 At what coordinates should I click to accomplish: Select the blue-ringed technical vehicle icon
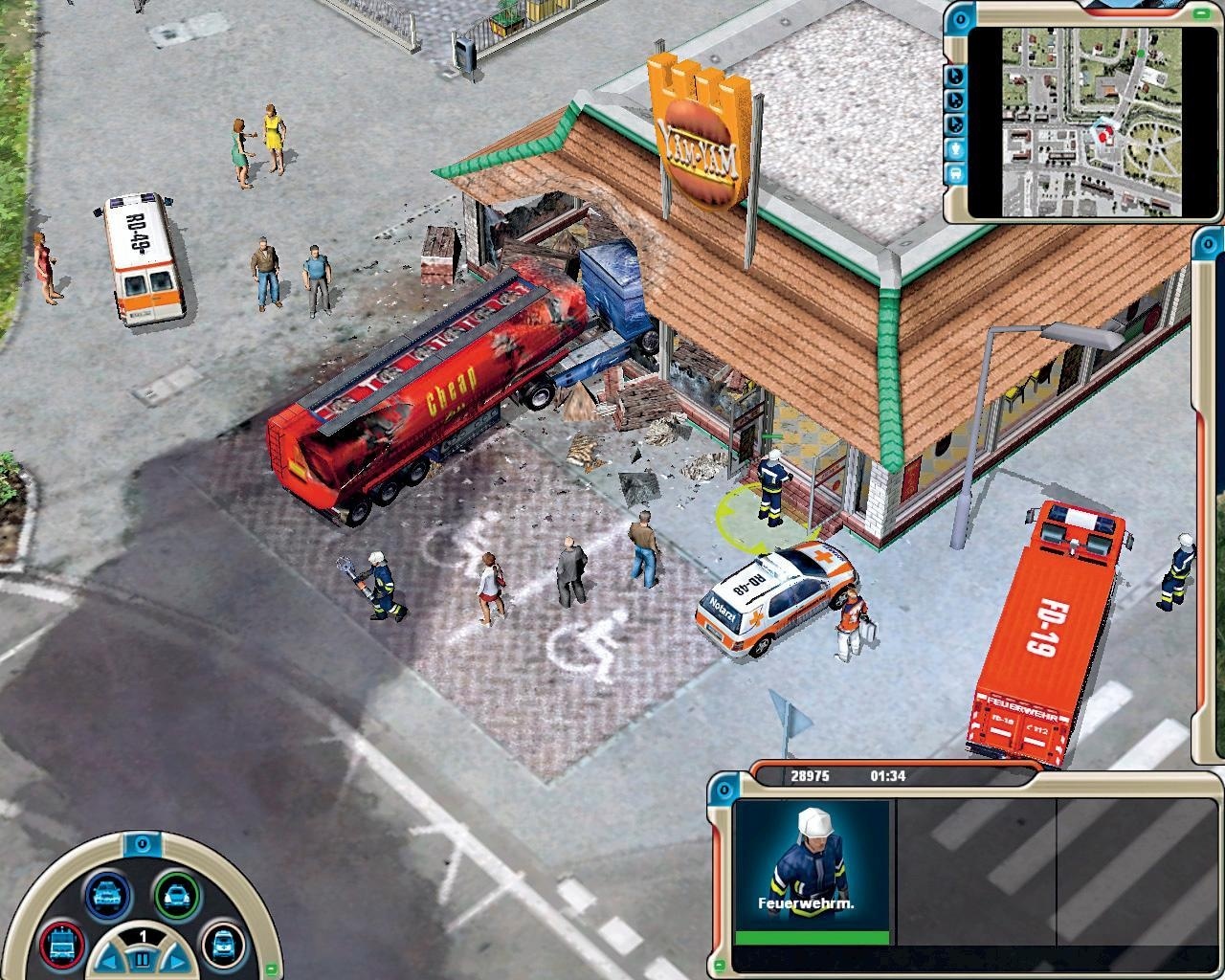click(x=106, y=895)
